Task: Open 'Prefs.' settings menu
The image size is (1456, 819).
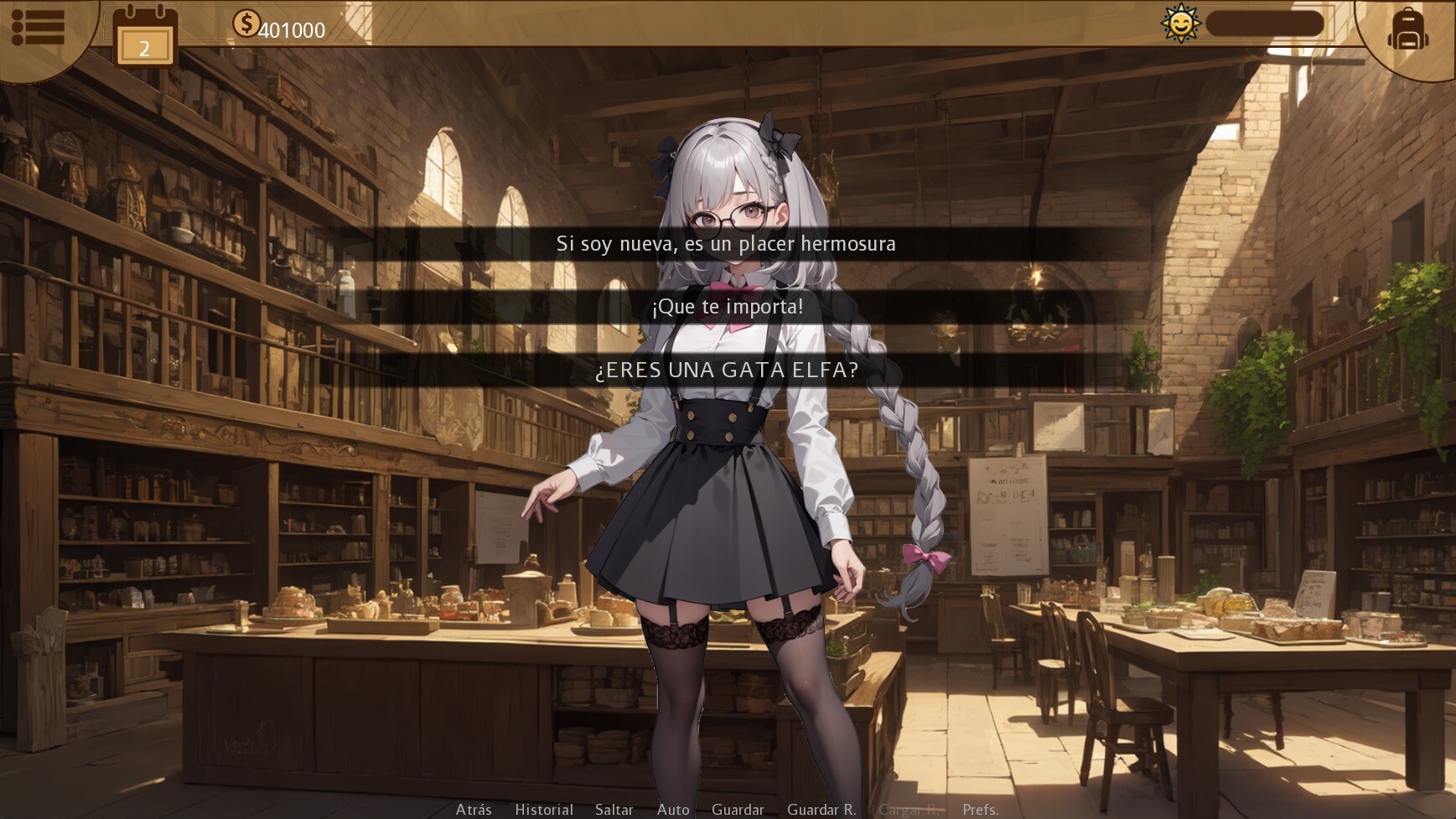Action: tap(981, 810)
